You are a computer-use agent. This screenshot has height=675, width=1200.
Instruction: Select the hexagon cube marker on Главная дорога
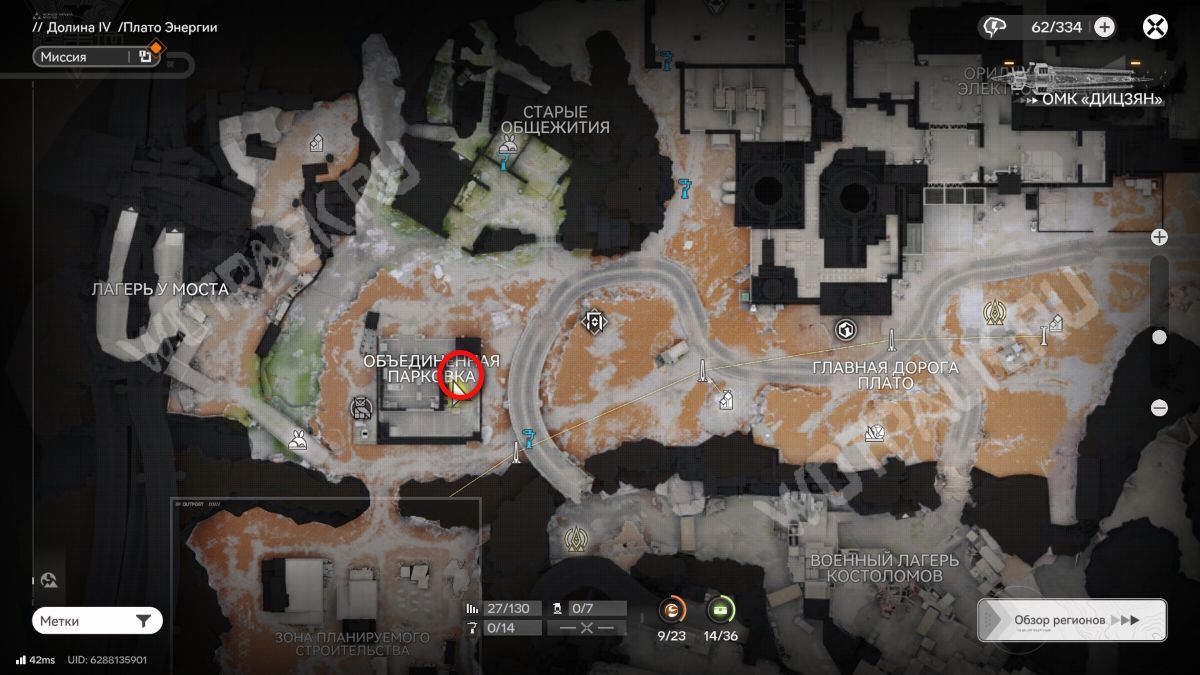845,330
